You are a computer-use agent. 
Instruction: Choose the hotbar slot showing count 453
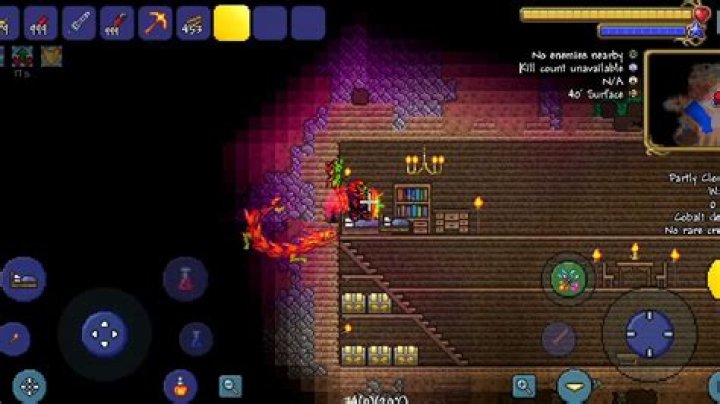(x=193, y=22)
